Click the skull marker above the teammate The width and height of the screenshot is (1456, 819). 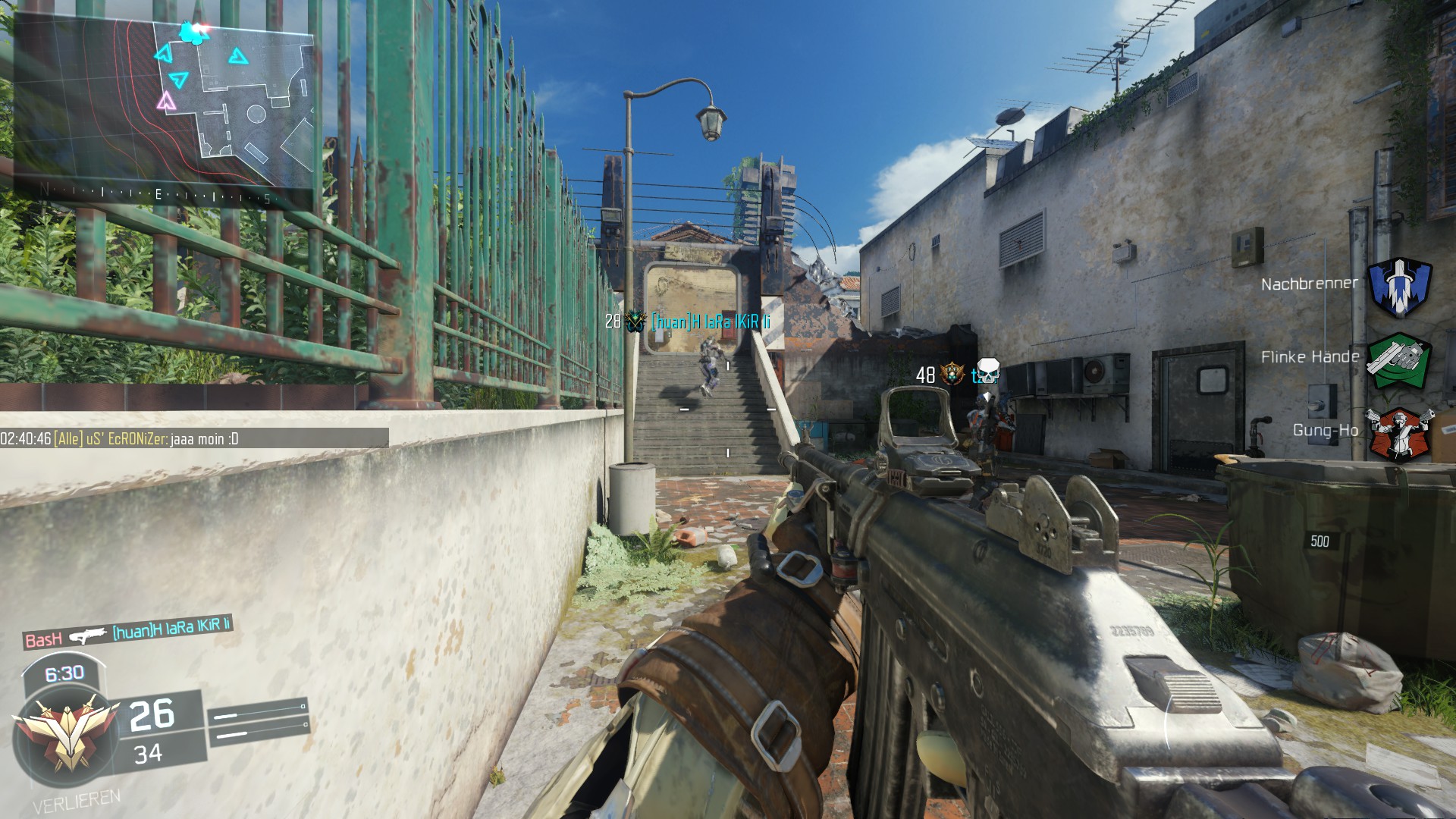(987, 372)
